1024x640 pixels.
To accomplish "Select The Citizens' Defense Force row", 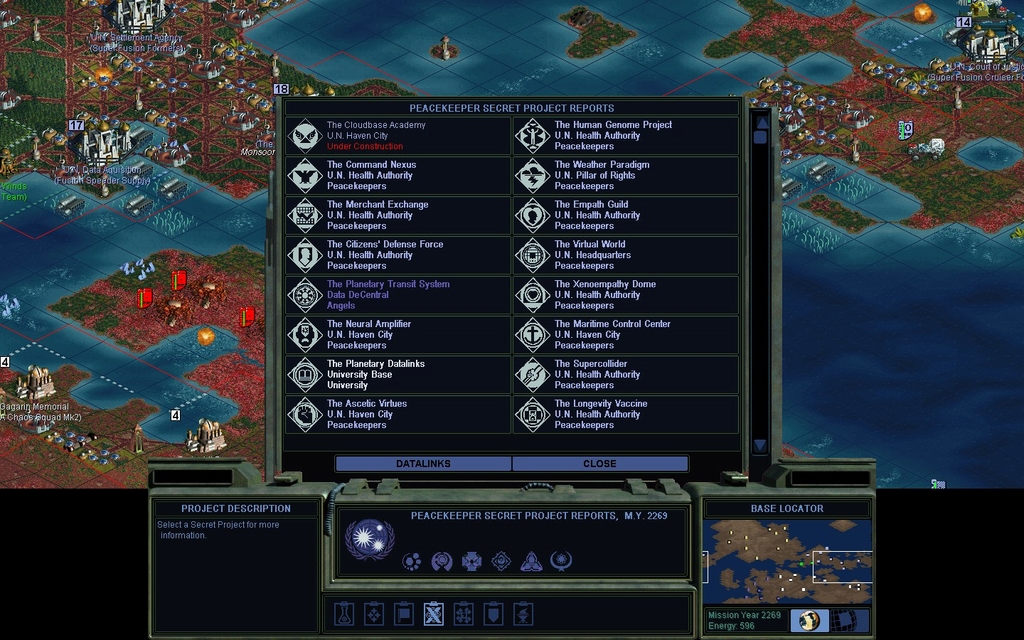I will (x=398, y=255).
